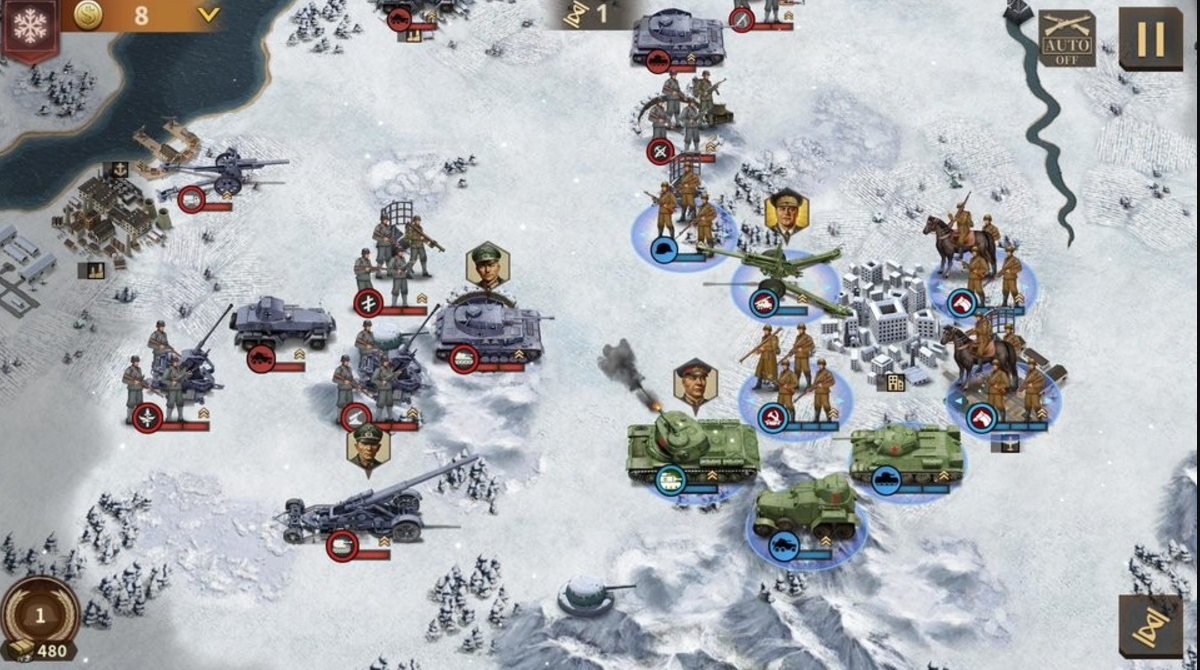The image size is (1200, 670).
Task: Select the Soviet heavy tank with general
Action: point(692,447)
